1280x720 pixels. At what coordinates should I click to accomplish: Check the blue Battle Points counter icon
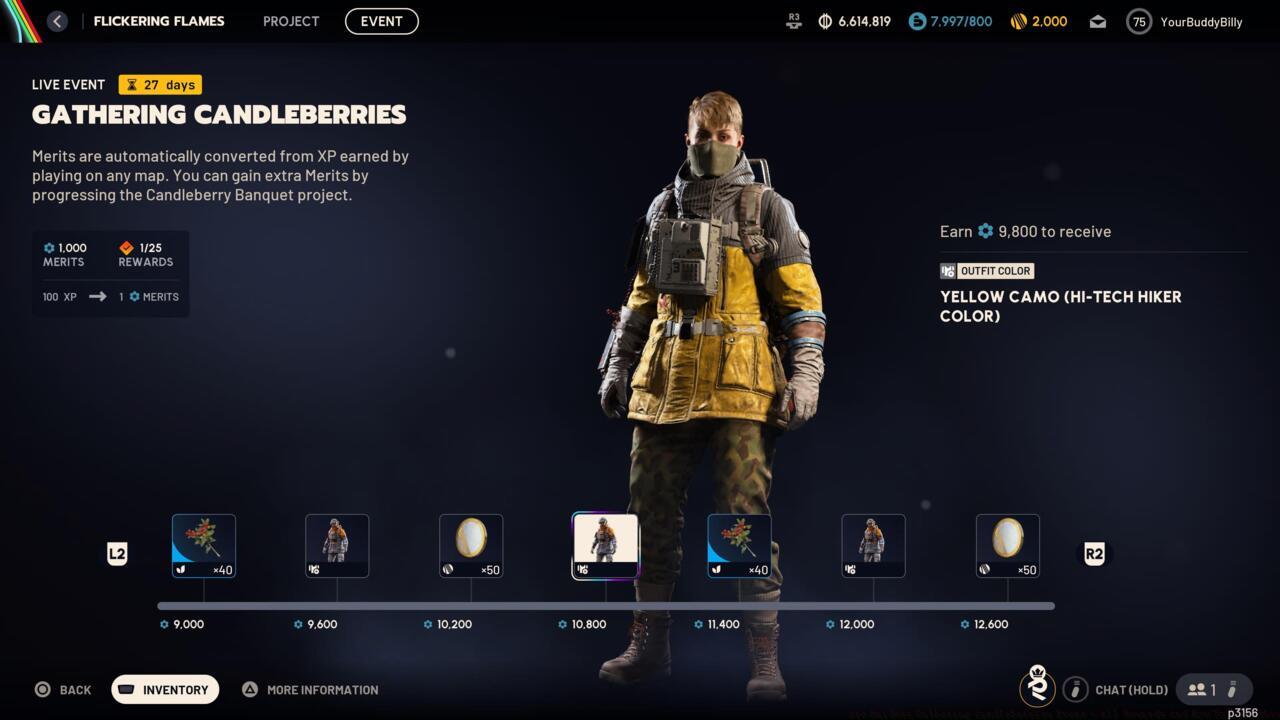click(x=917, y=21)
